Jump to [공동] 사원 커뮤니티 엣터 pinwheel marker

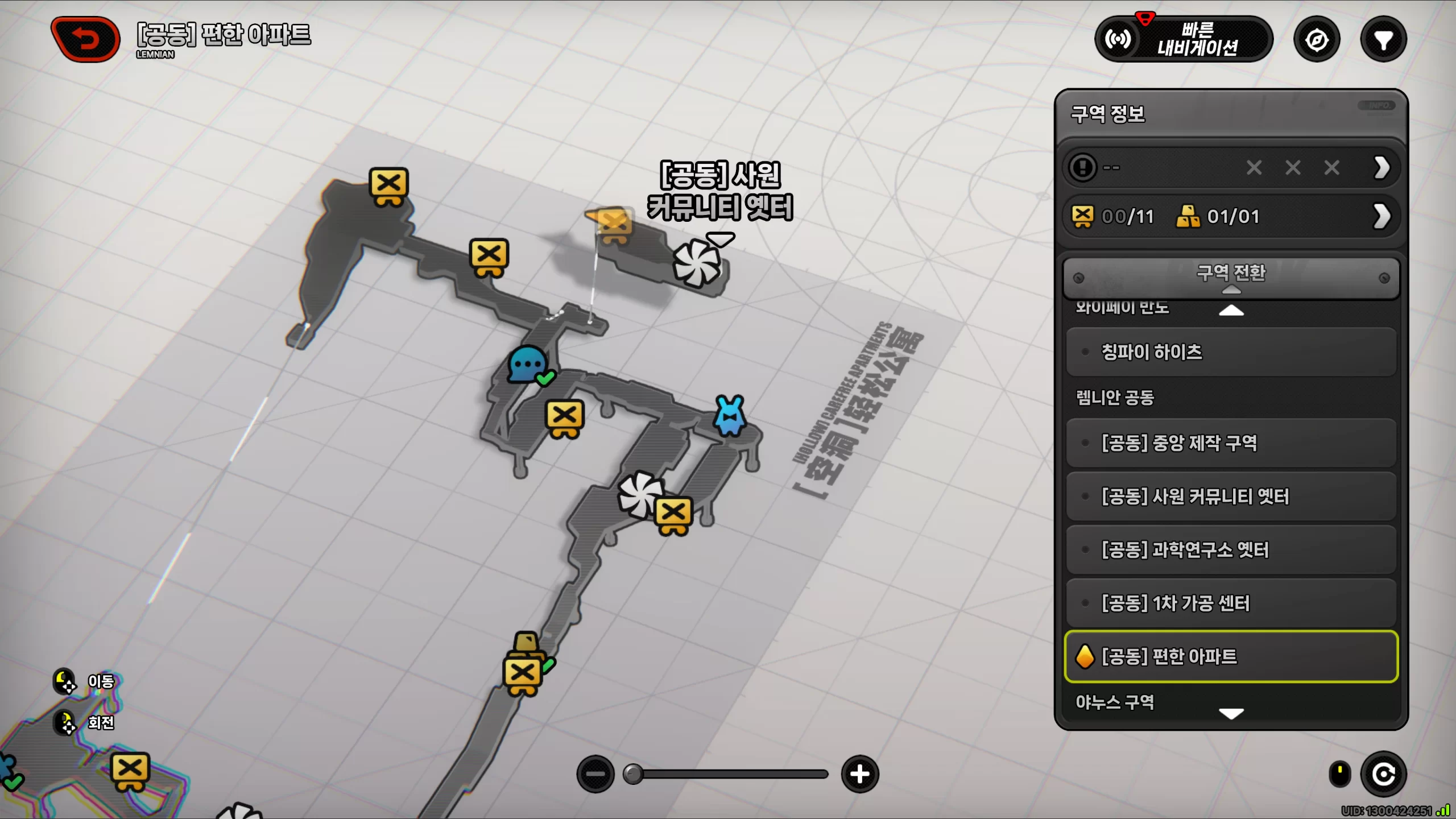click(697, 263)
